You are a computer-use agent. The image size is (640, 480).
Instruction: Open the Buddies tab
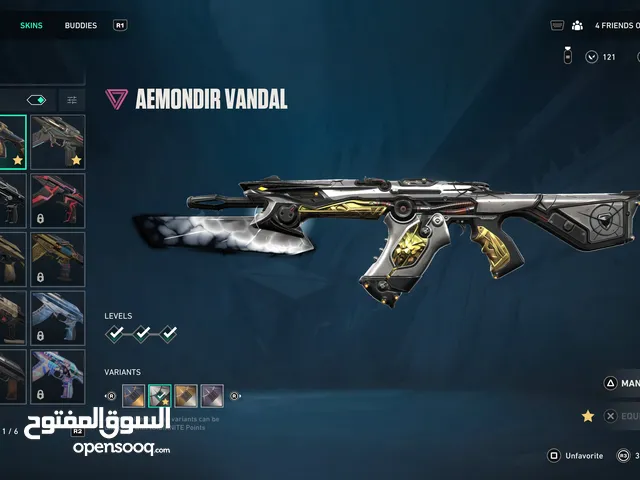click(81, 25)
